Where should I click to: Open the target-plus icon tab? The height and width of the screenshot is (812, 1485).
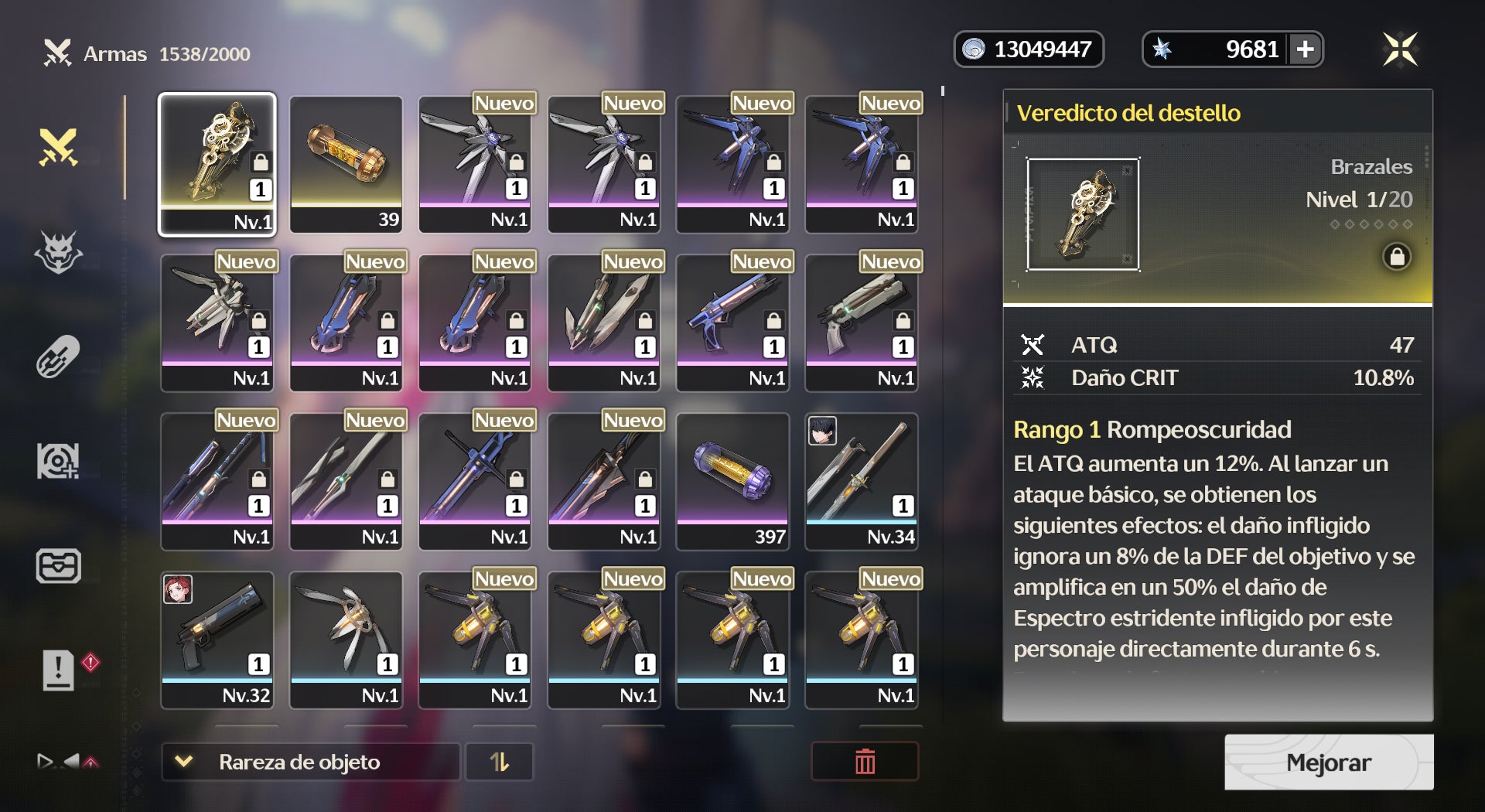tap(59, 461)
